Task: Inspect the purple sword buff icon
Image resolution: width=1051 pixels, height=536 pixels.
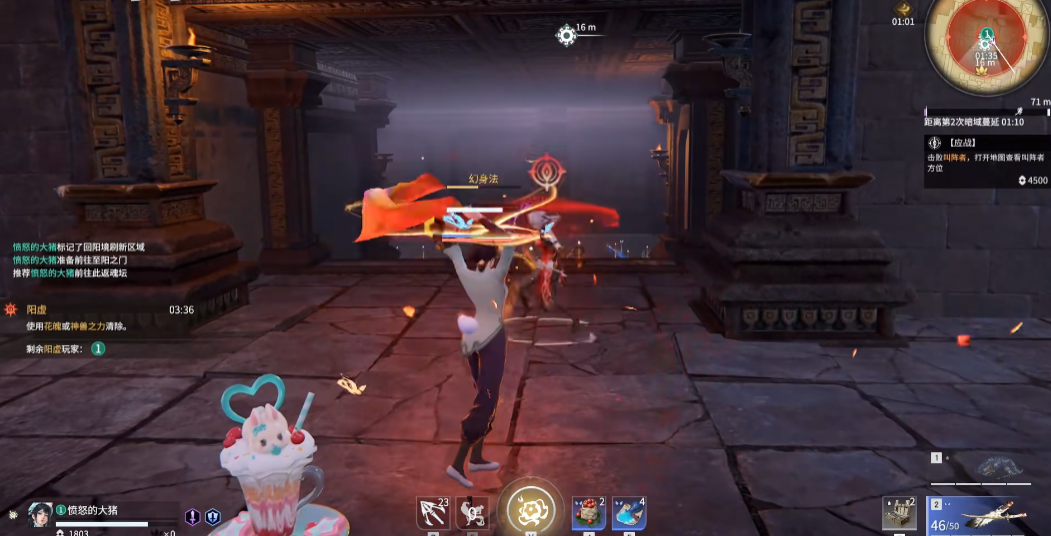Action: pyautogui.click(x=193, y=517)
